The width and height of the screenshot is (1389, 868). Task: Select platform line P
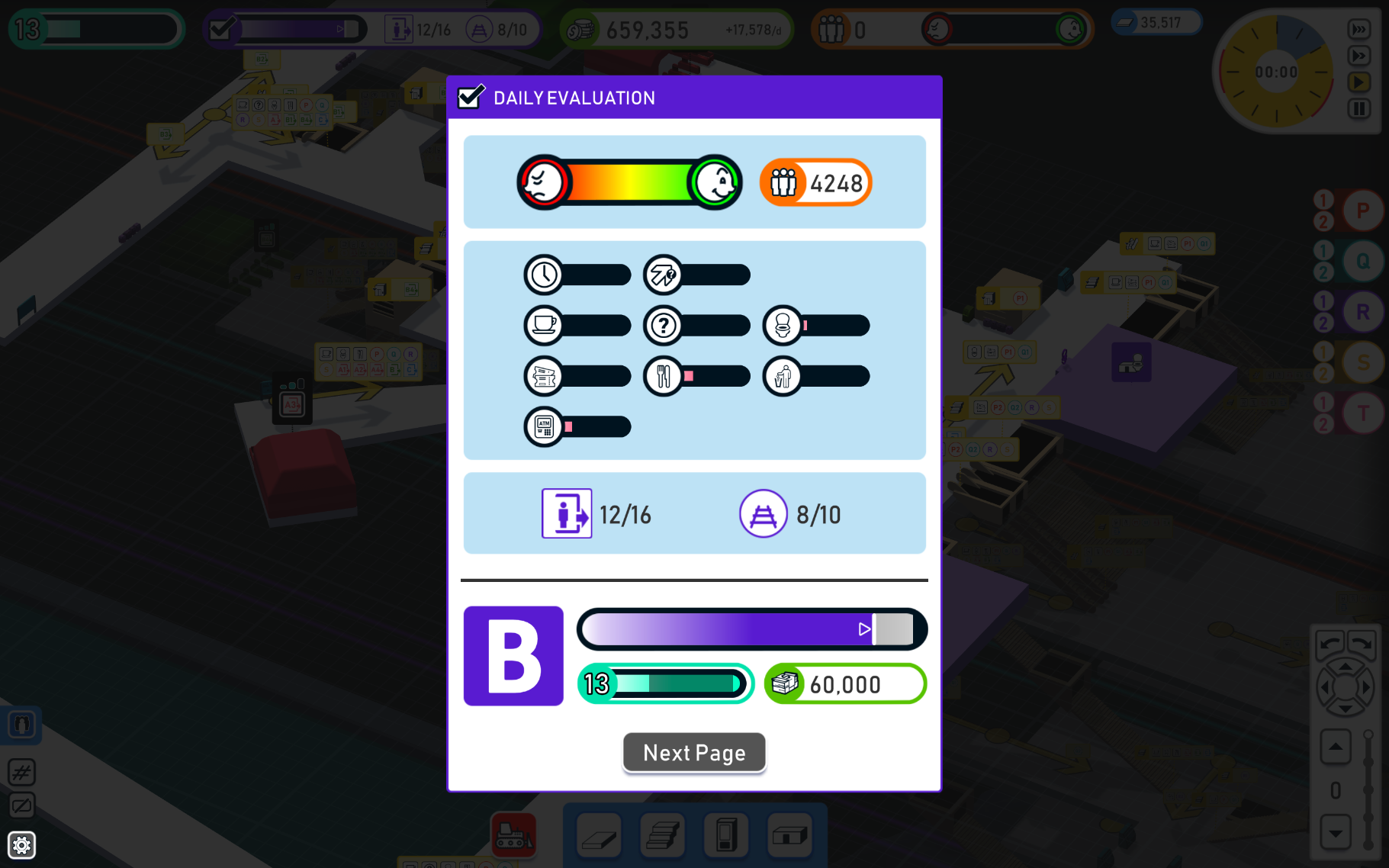(x=1362, y=211)
